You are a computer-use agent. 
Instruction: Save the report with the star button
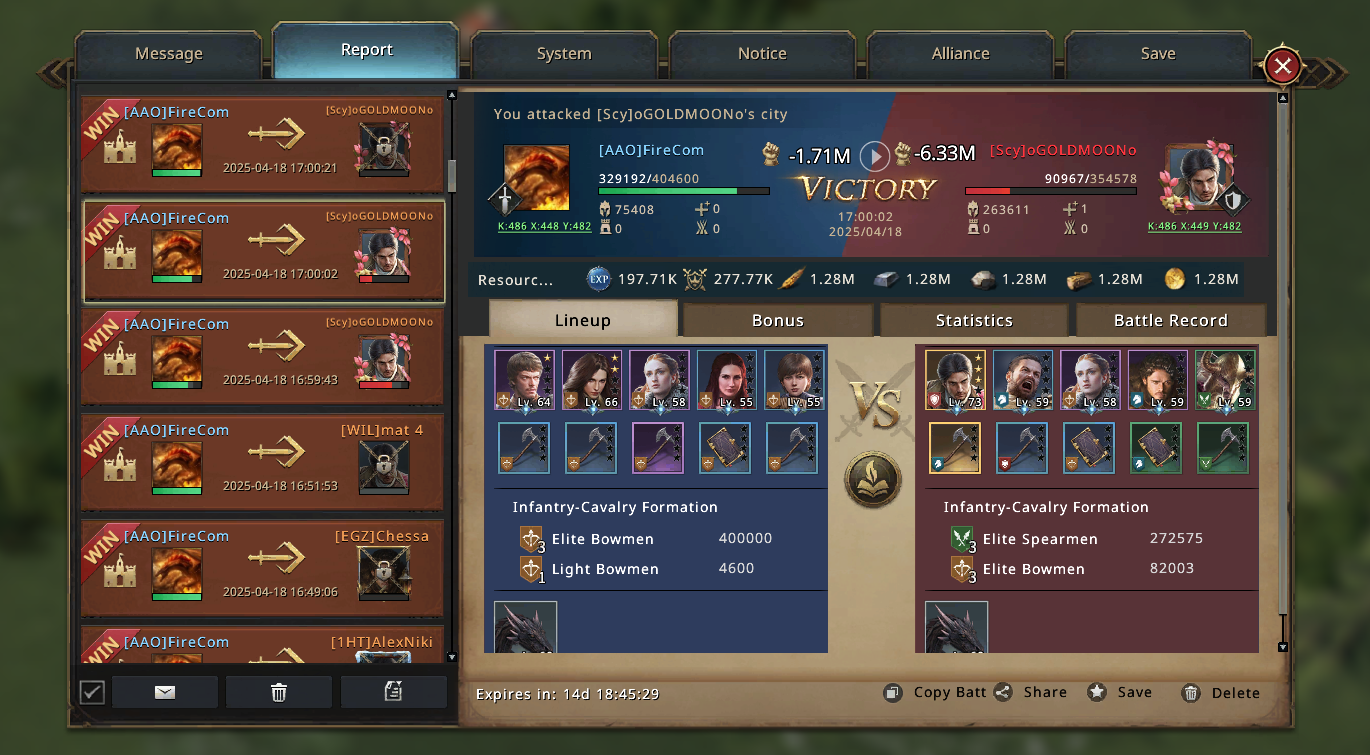click(1120, 693)
